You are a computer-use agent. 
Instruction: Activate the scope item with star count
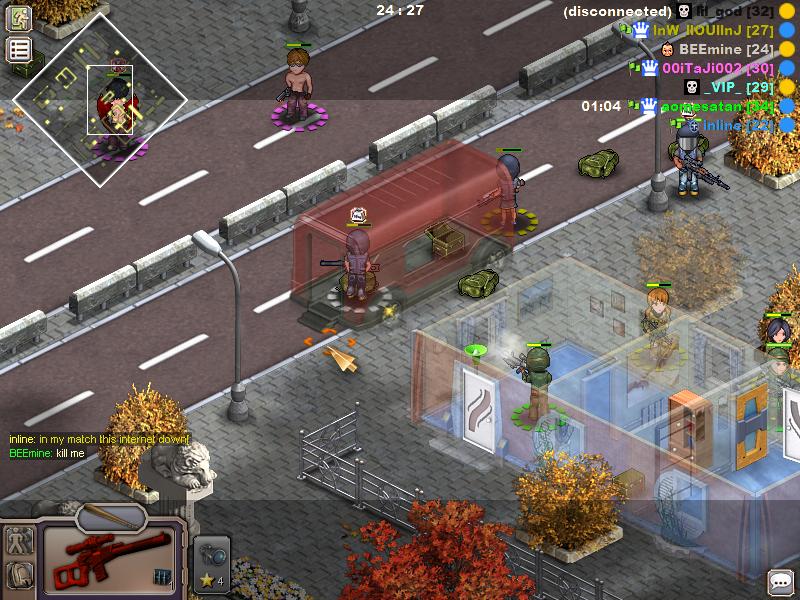212,565
